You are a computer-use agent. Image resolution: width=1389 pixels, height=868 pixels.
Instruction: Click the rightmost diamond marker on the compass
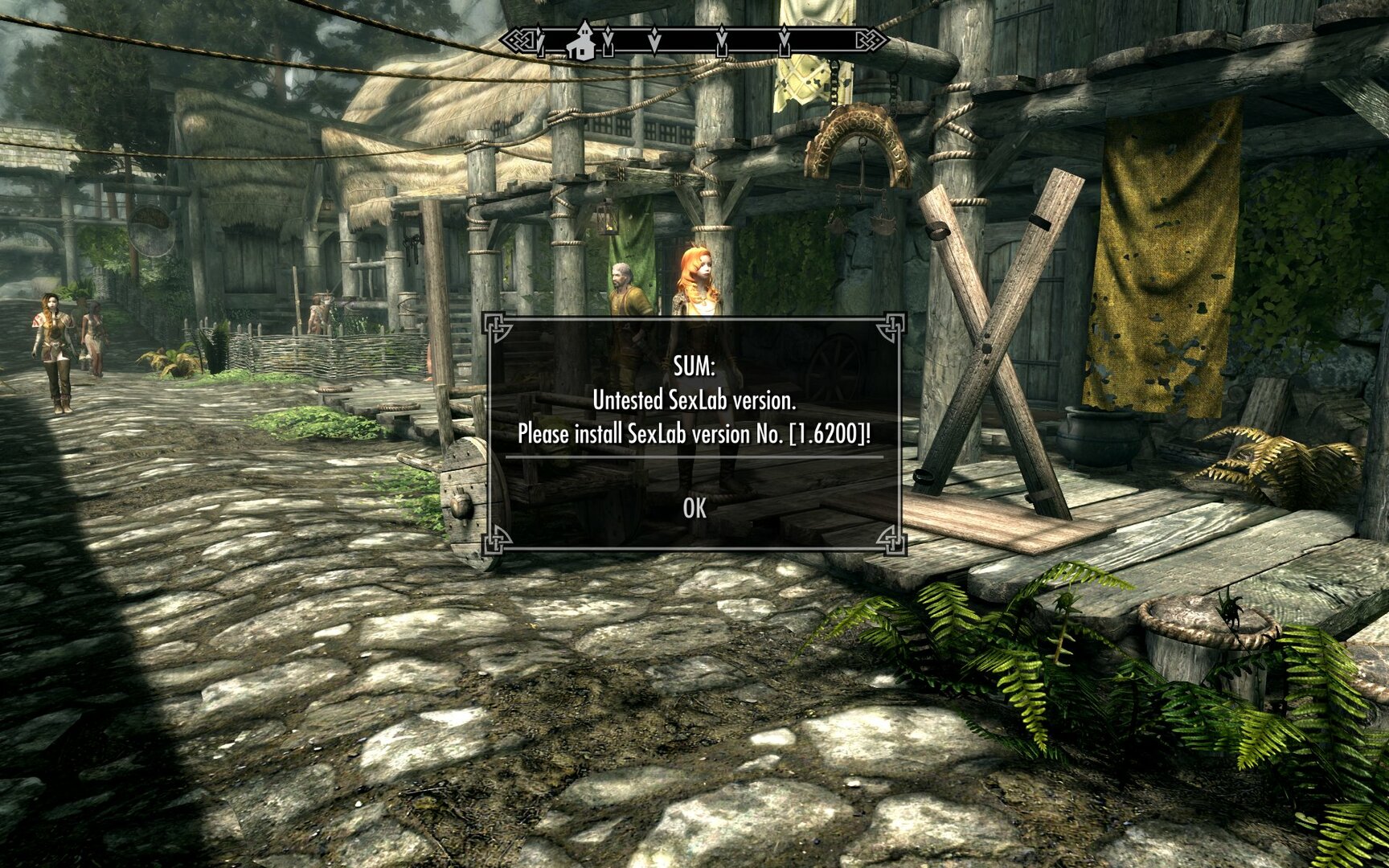[785, 40]
